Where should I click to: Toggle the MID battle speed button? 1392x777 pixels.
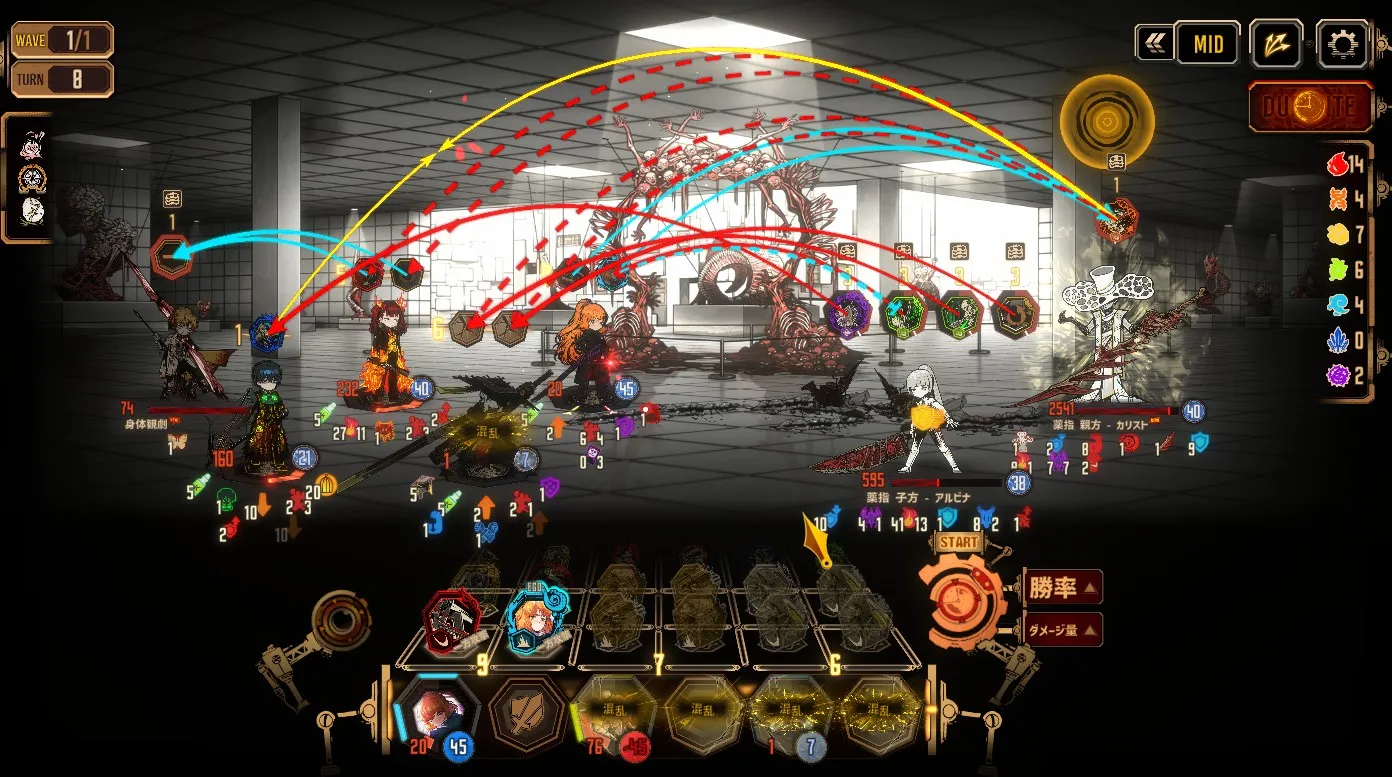(1207, 45)
